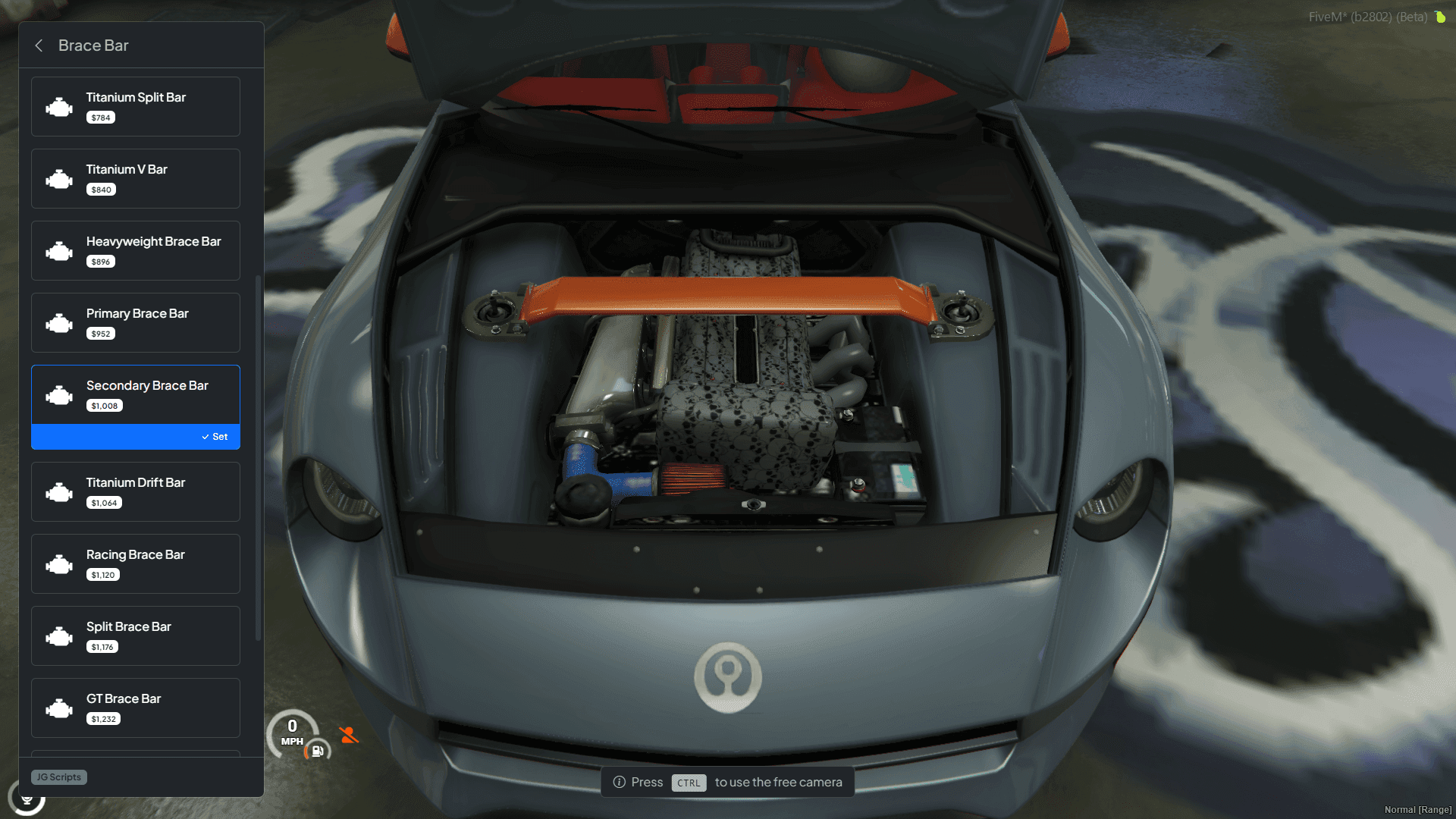
Task: Click the Racing Brace Bar engine icon
Action: [x=59, y=563]
